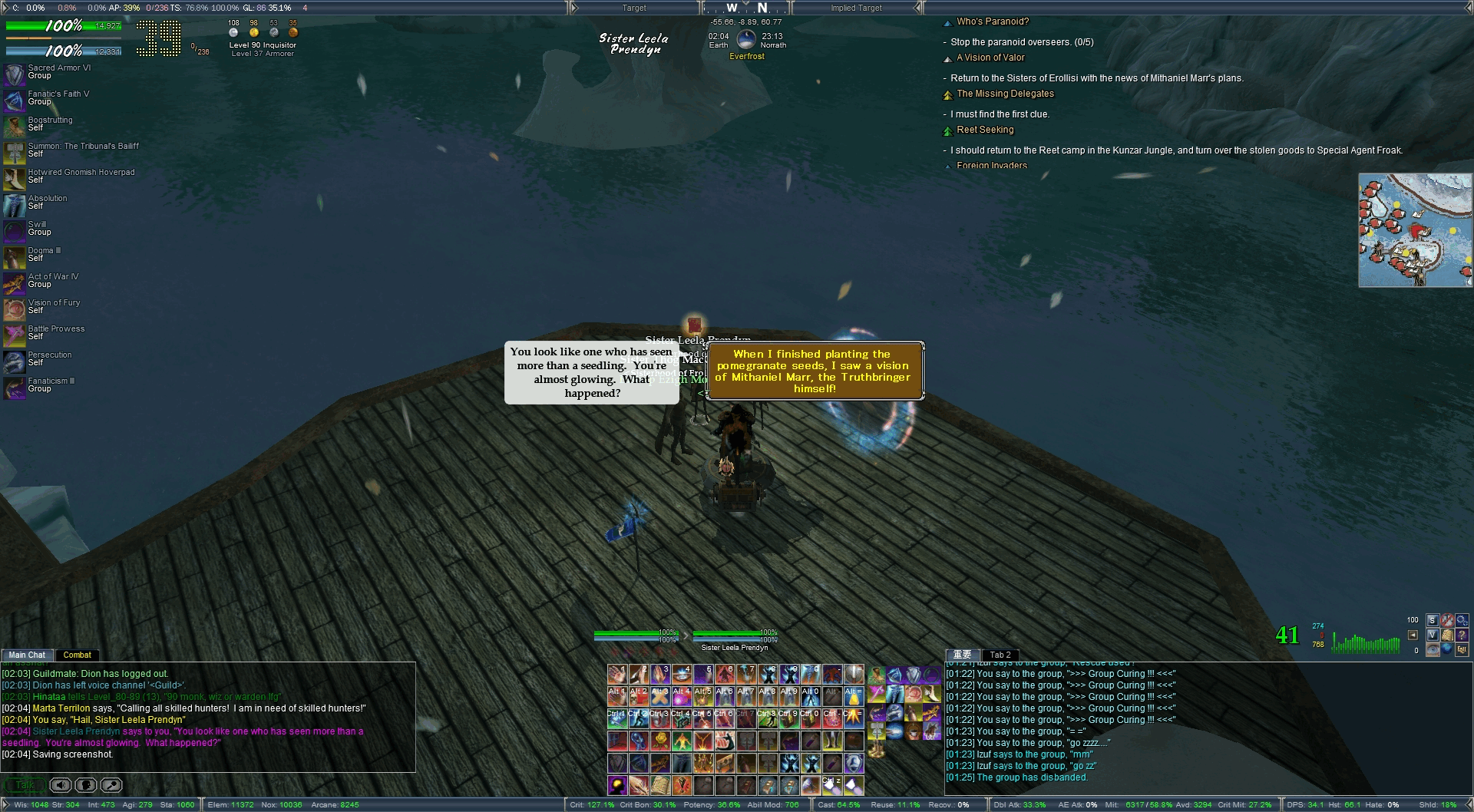Use the yellow rose hotbar ability
Image resolution: width=1474 pixels, height=812 pixels.
pyautogui.click(x=660, y=741)
